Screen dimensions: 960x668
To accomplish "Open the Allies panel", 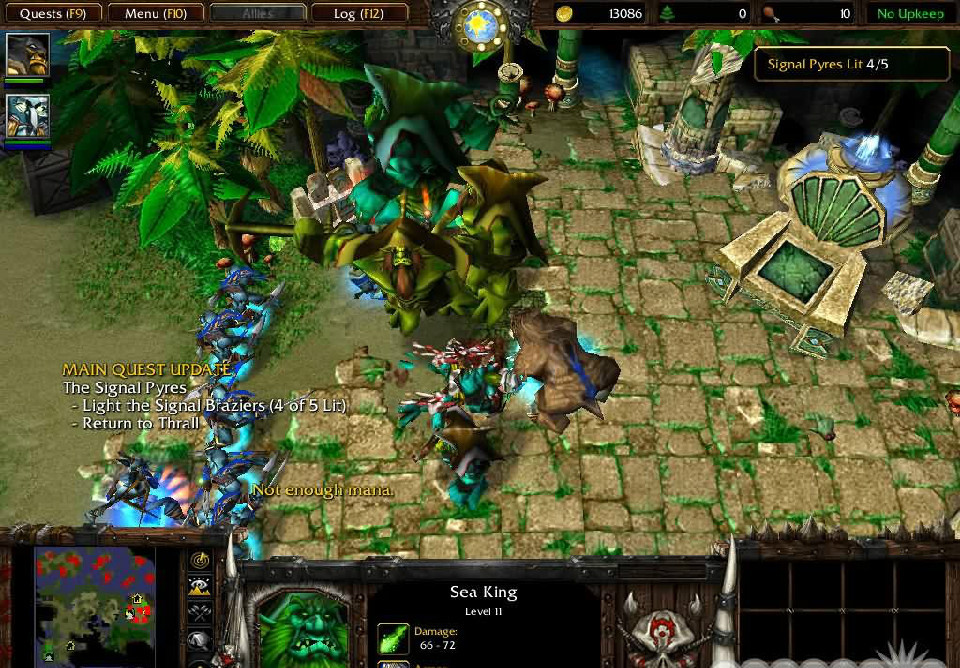I will [x=258, y=14].
